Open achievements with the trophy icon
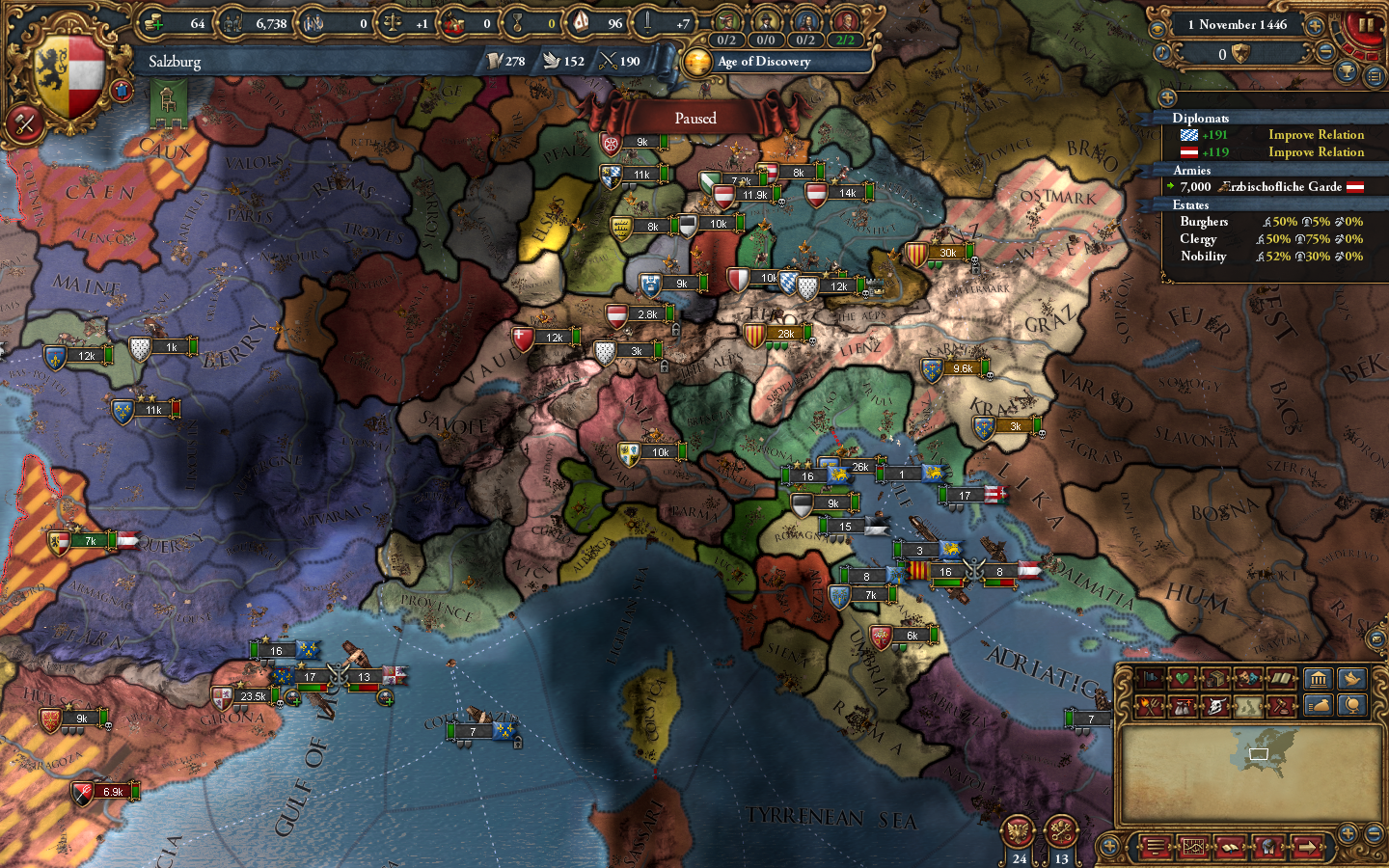This screenshot has height=868, width=1389. pos(1346,71)
